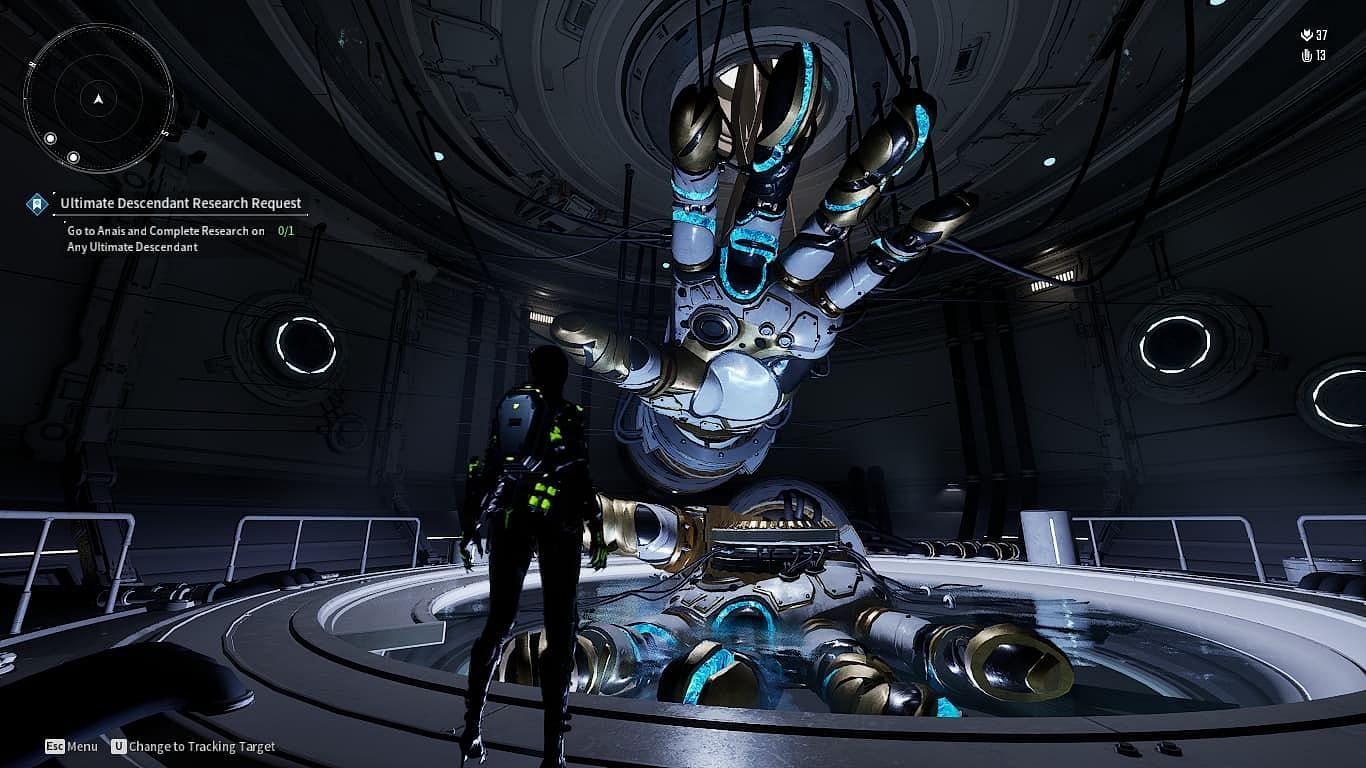
Task: Open the circular minimap
Action: pos(98,97)
